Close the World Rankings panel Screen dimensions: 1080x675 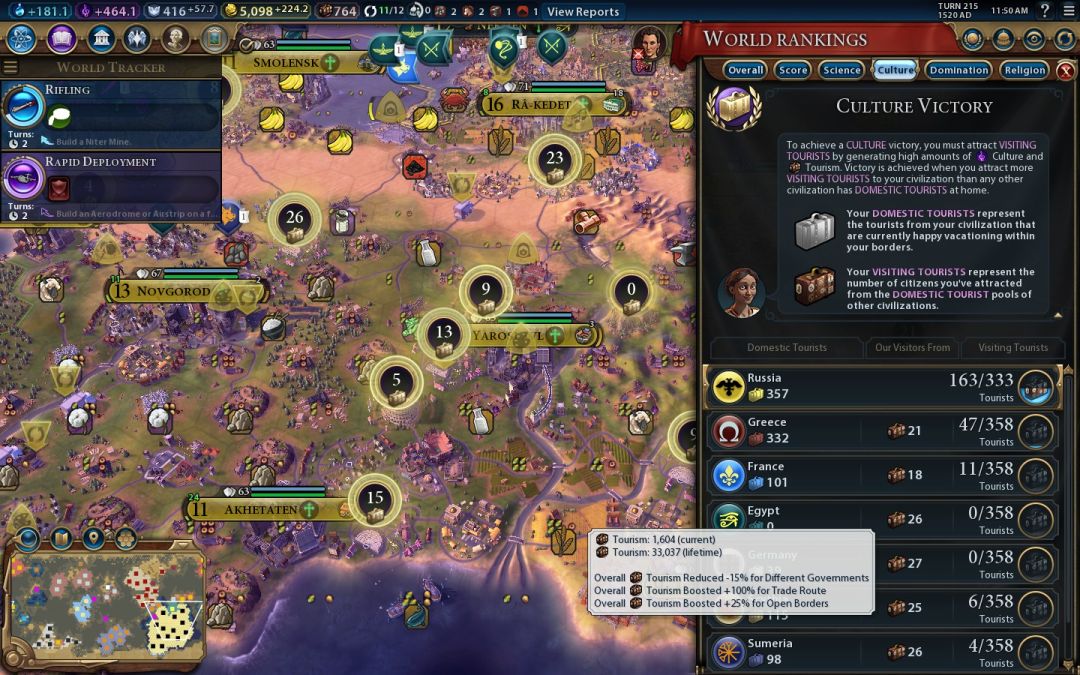pyautogui.click(x=1066, y=71)
